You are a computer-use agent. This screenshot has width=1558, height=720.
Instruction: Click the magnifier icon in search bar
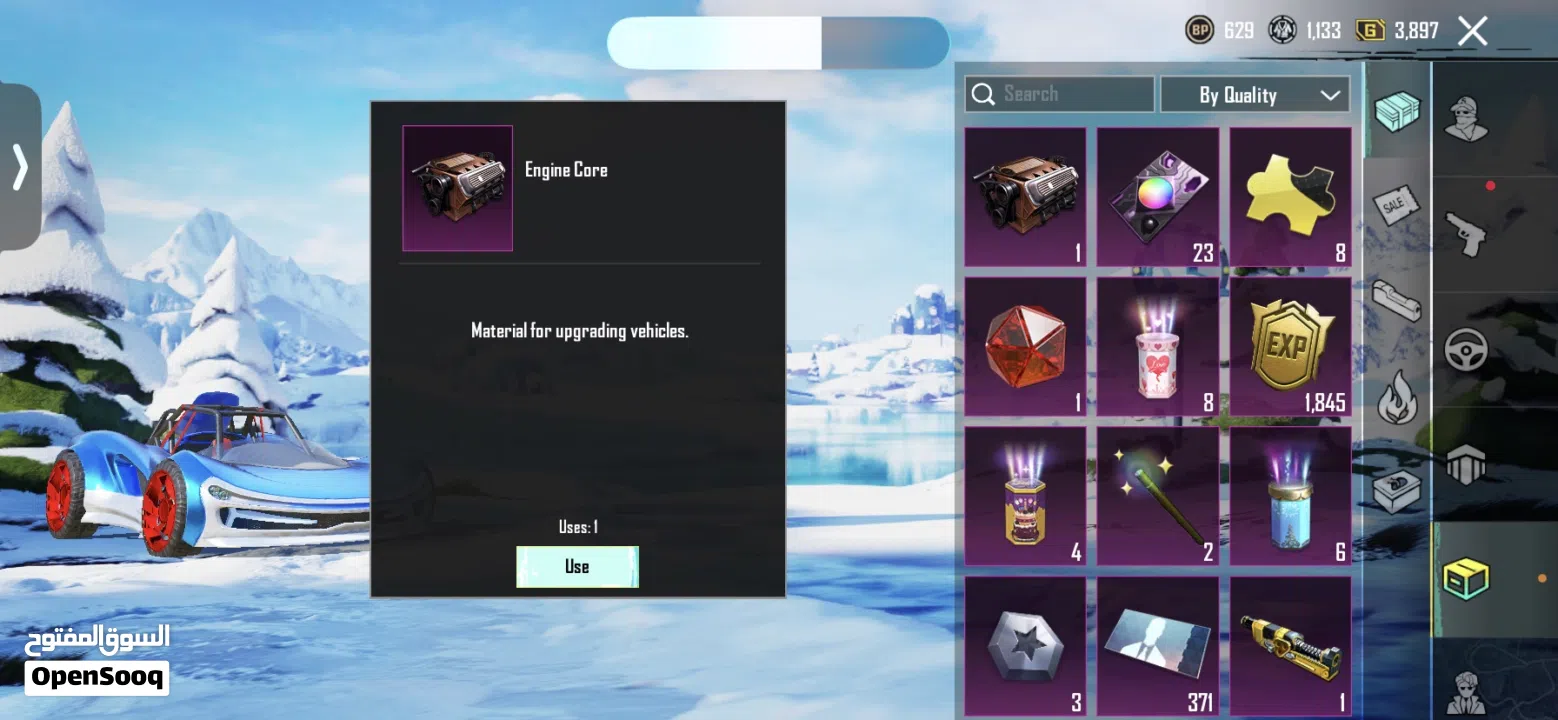982,93
